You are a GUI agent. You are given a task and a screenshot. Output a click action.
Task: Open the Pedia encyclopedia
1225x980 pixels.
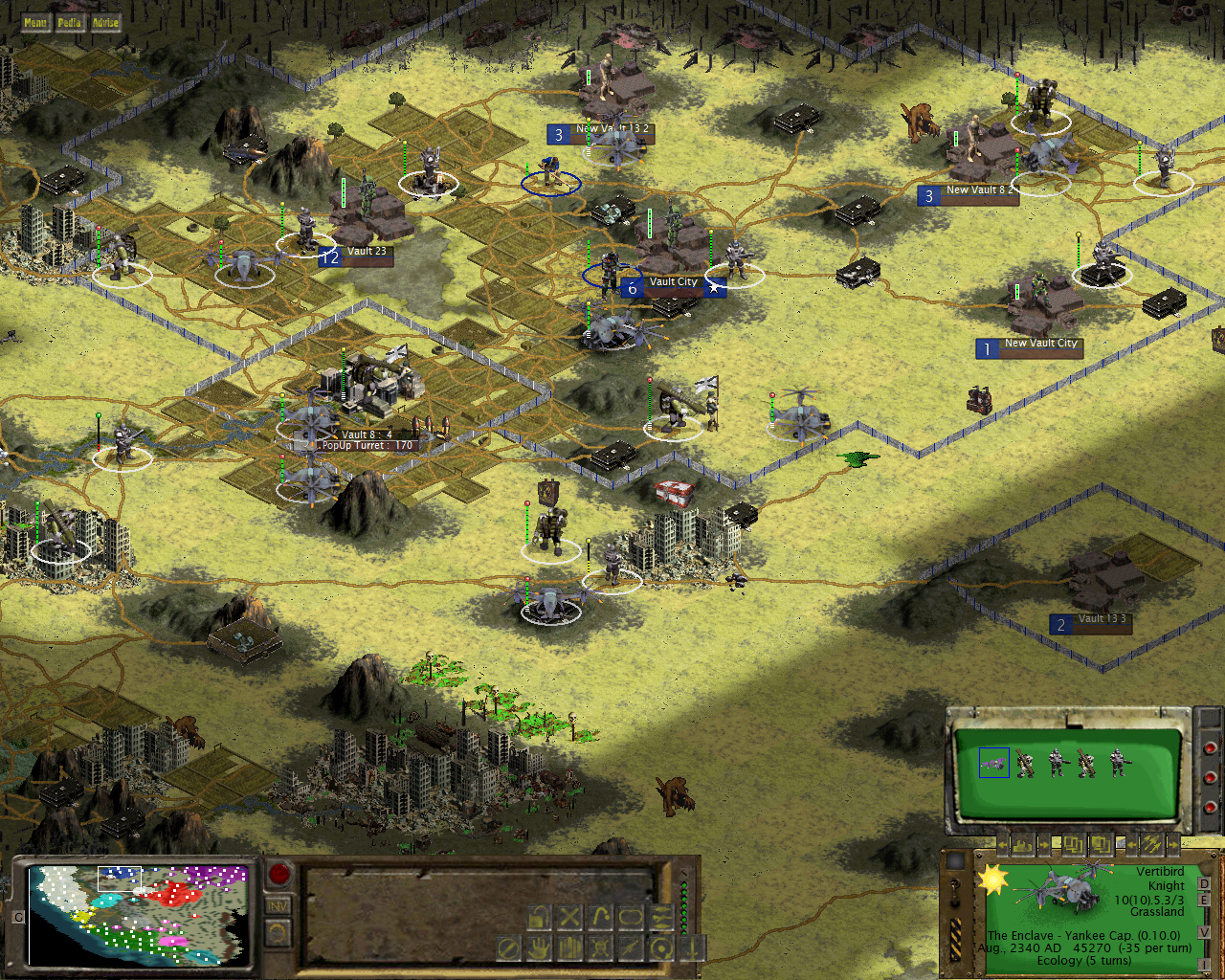click(x=69, y=23)
